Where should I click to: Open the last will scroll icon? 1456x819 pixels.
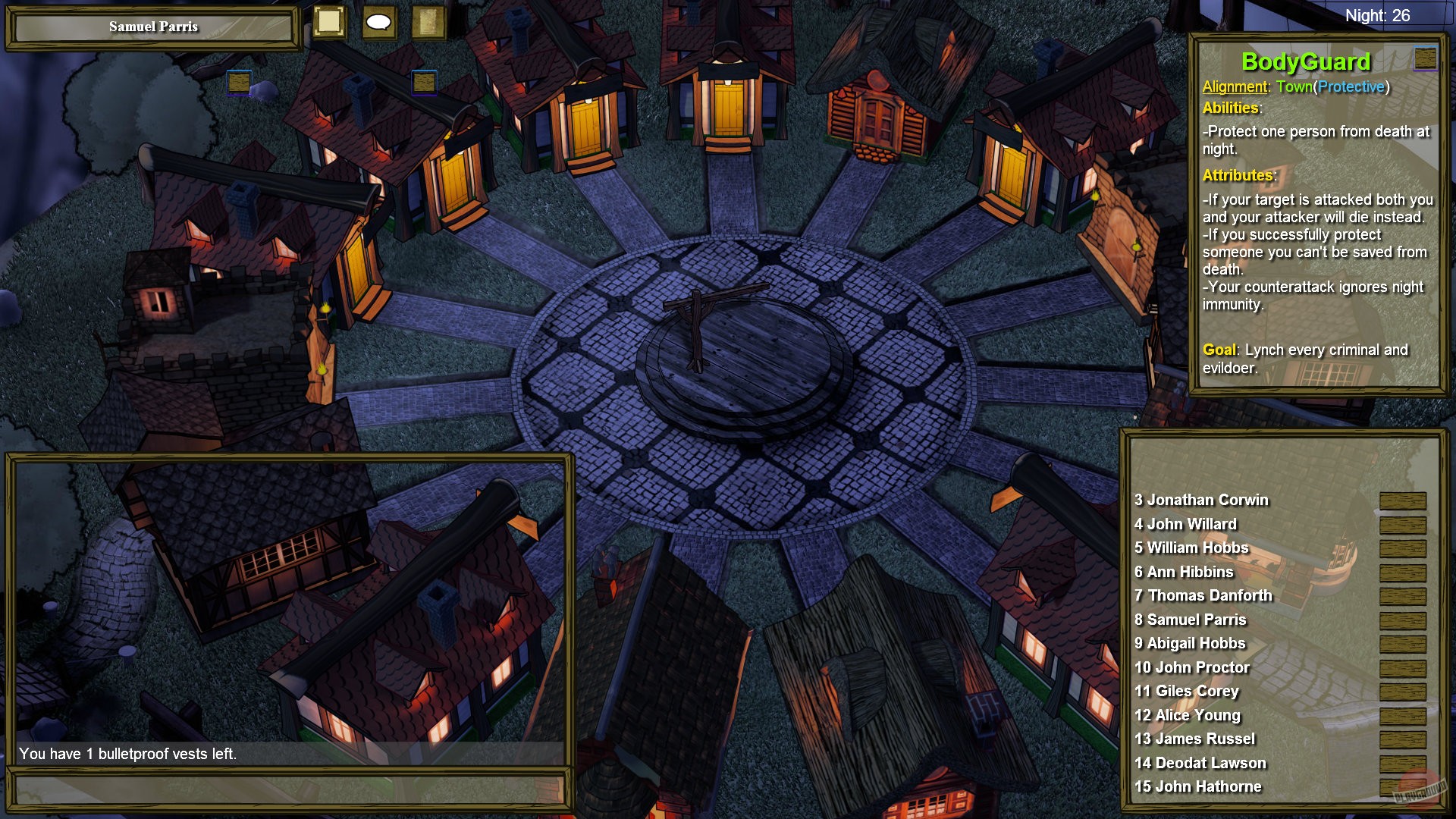(x=428, y=22)
